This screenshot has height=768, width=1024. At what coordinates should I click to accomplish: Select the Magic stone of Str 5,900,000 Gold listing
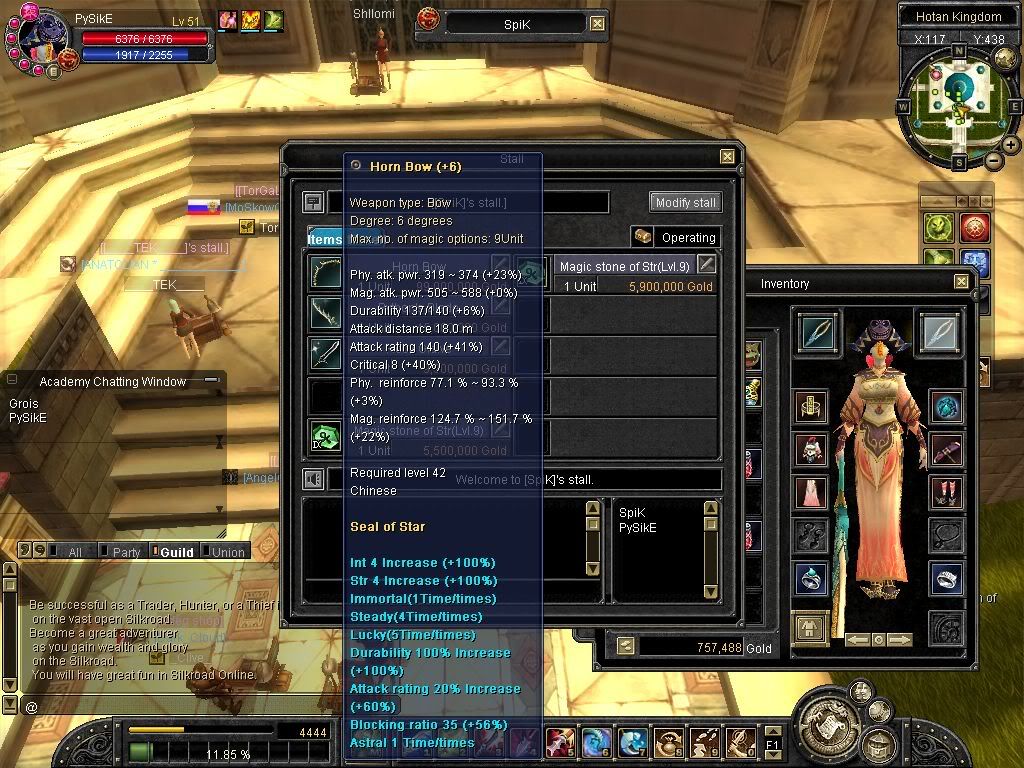(636, 277)
